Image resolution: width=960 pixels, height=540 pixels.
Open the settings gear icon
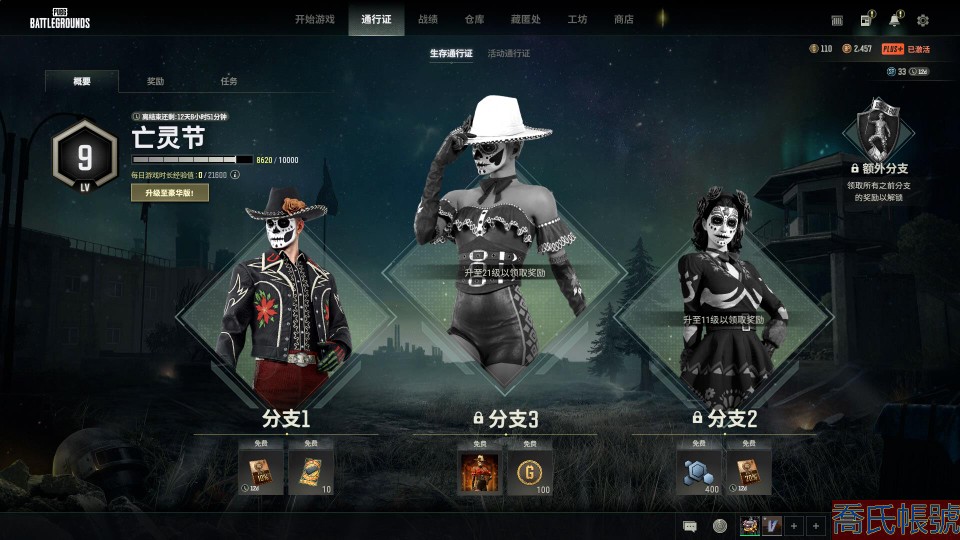(x=923, y=20)
